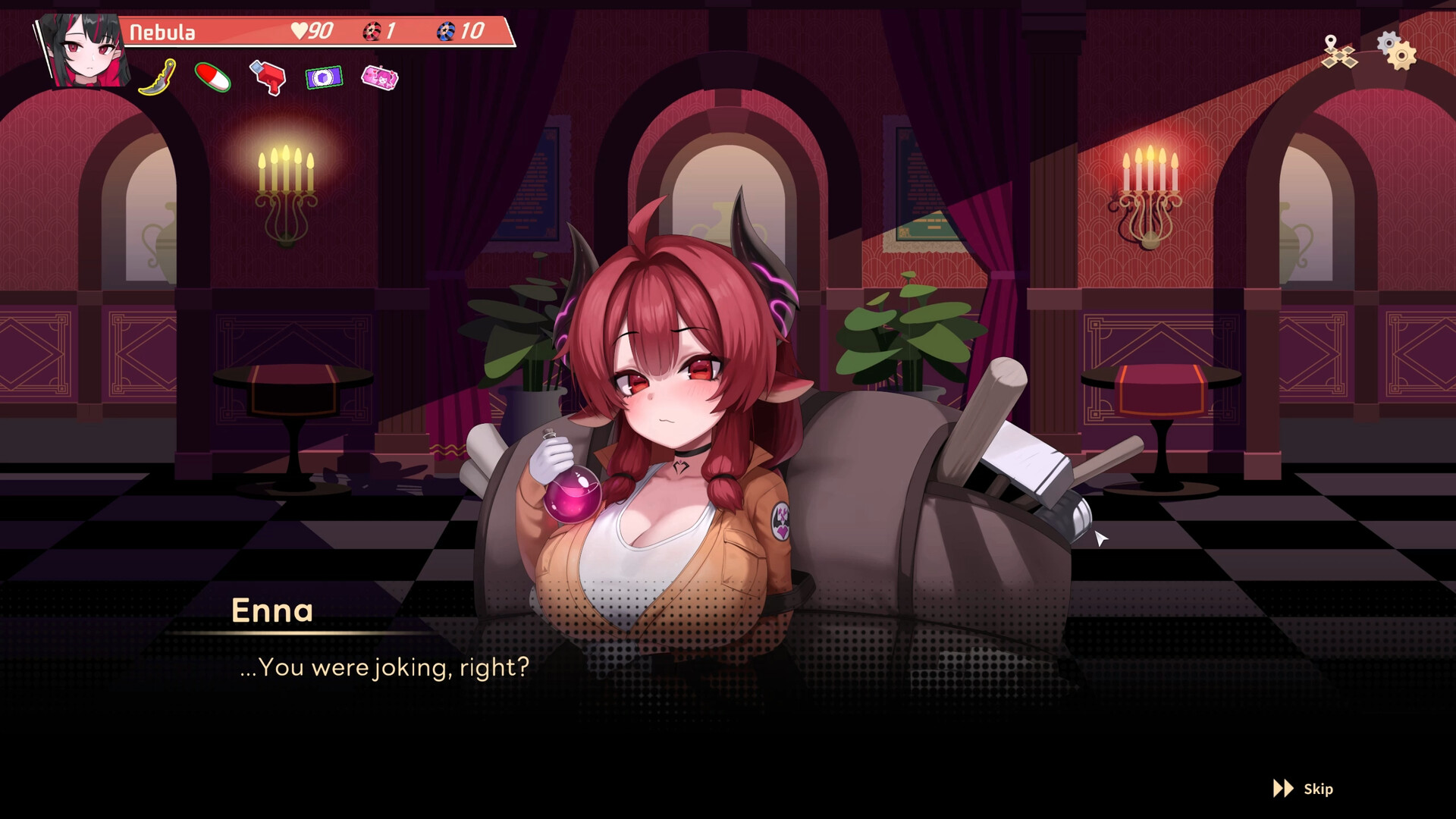Select the purple cube ticket item
This screenshot has height=819, width=1456.
(324, 77)
